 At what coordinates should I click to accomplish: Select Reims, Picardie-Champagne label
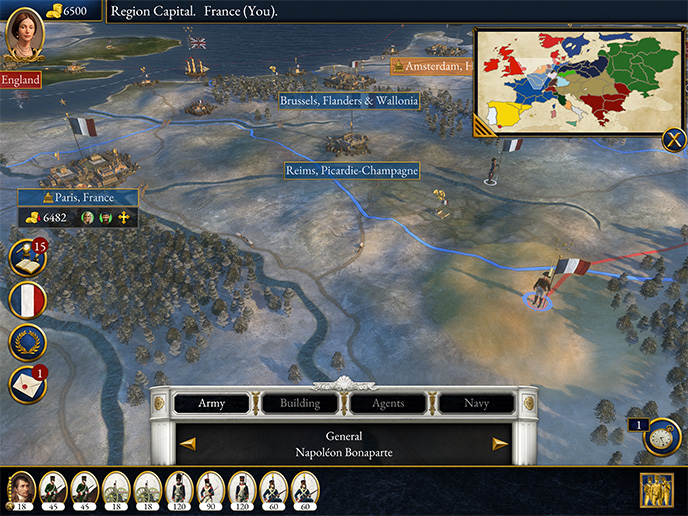[x=351, y=171]
